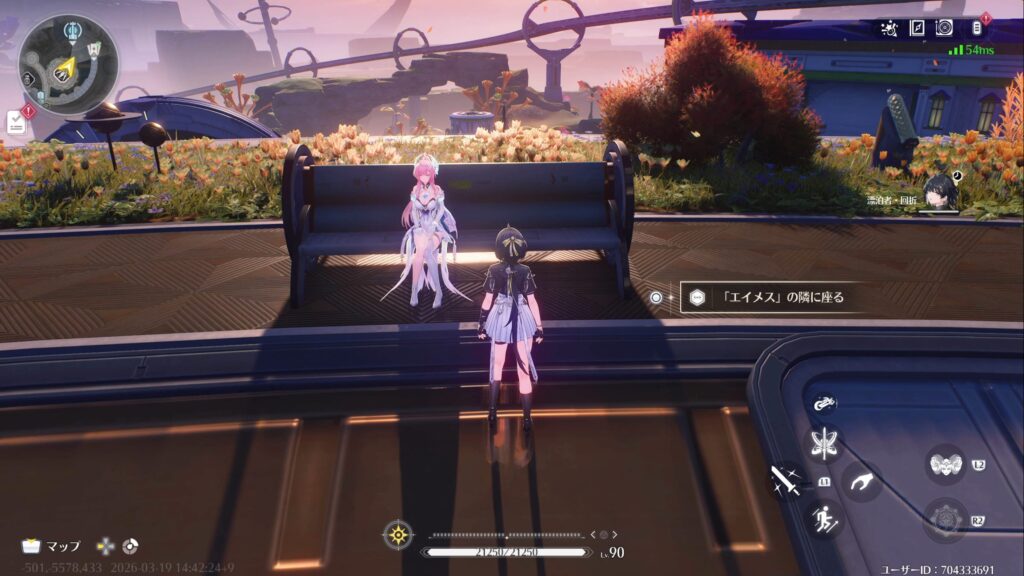1024x576 pixels.
Task: Open the circular minimap
Action: (68, 64)
